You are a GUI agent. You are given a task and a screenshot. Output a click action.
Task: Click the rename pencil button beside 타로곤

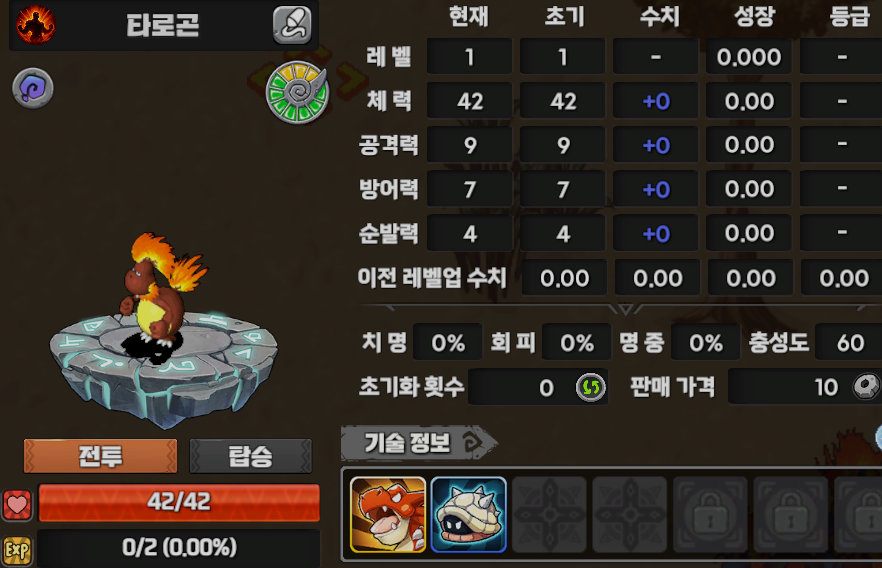pos(292,25)
